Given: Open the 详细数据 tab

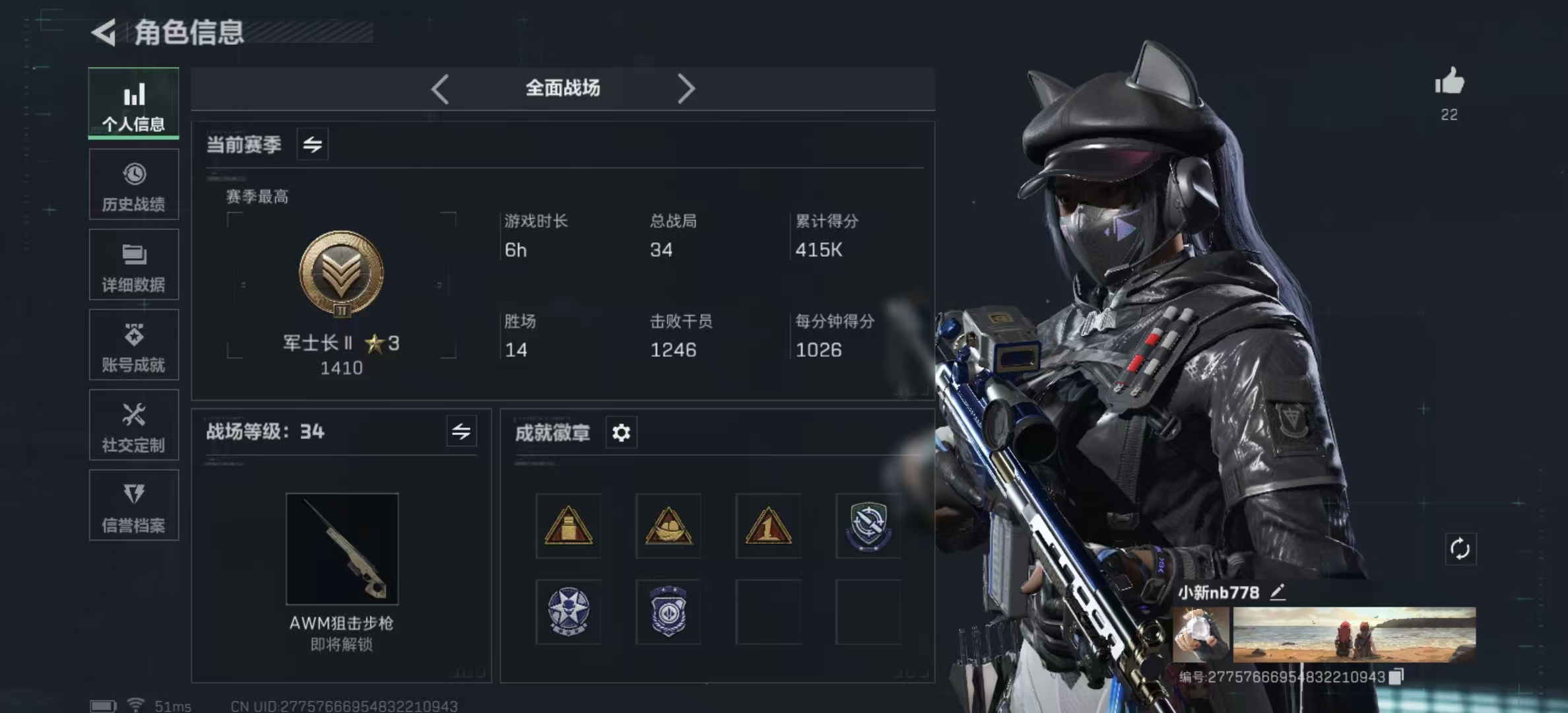Looking at the screenshot, I should tap(133, 265).
